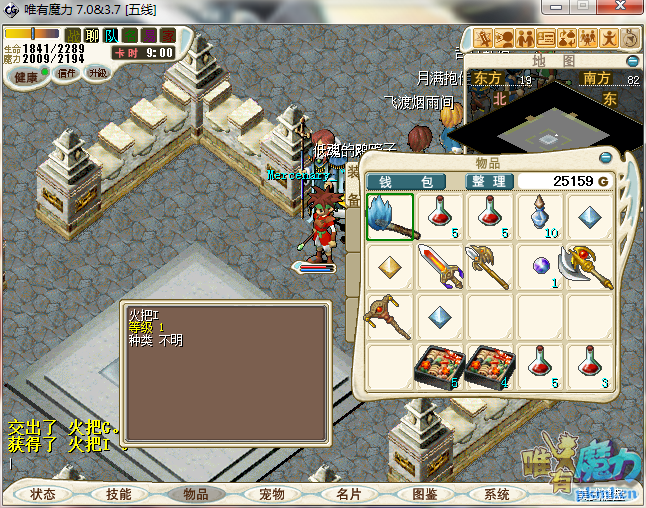Click the 健康 health status button
Screen dimensions: 646x508
coord(26,77)
